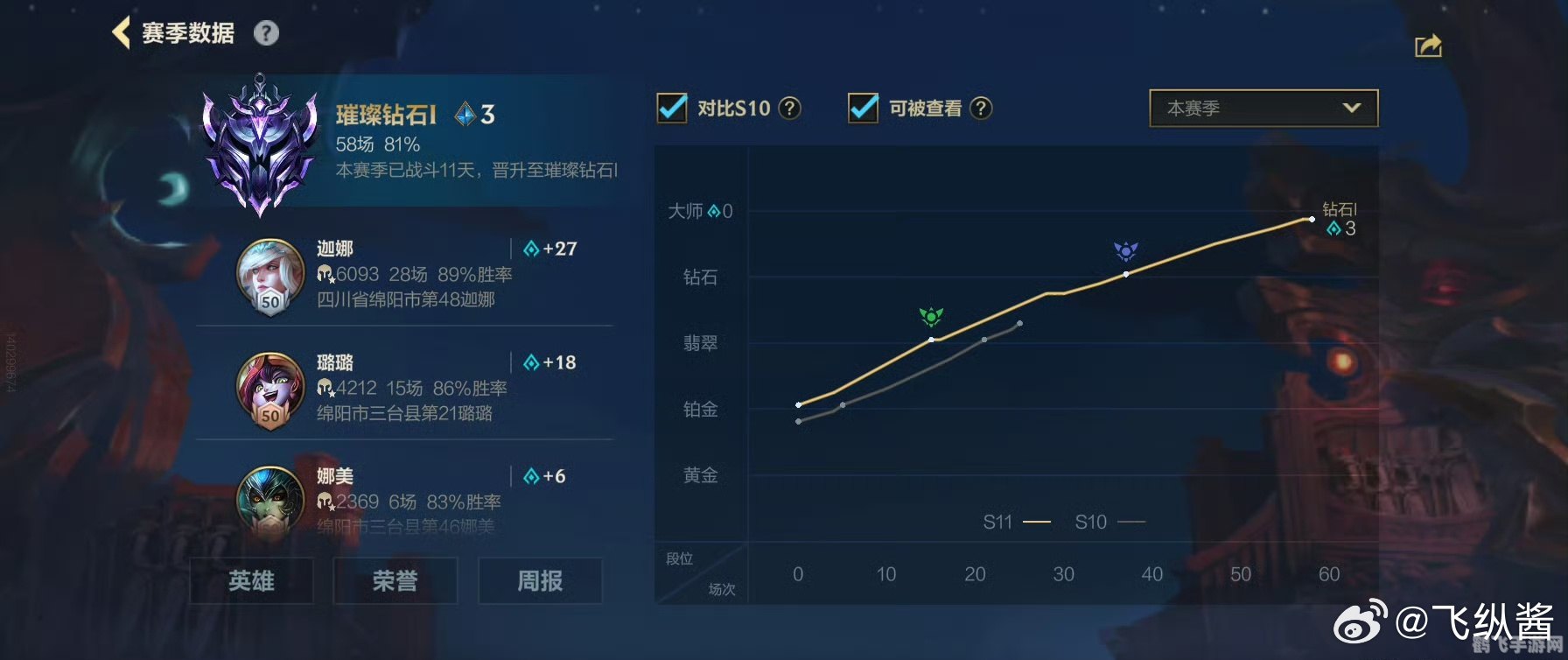Click the 英雄 button at bottom left
The width and height of the screenshot is (1568, 660).
[251, 580]
